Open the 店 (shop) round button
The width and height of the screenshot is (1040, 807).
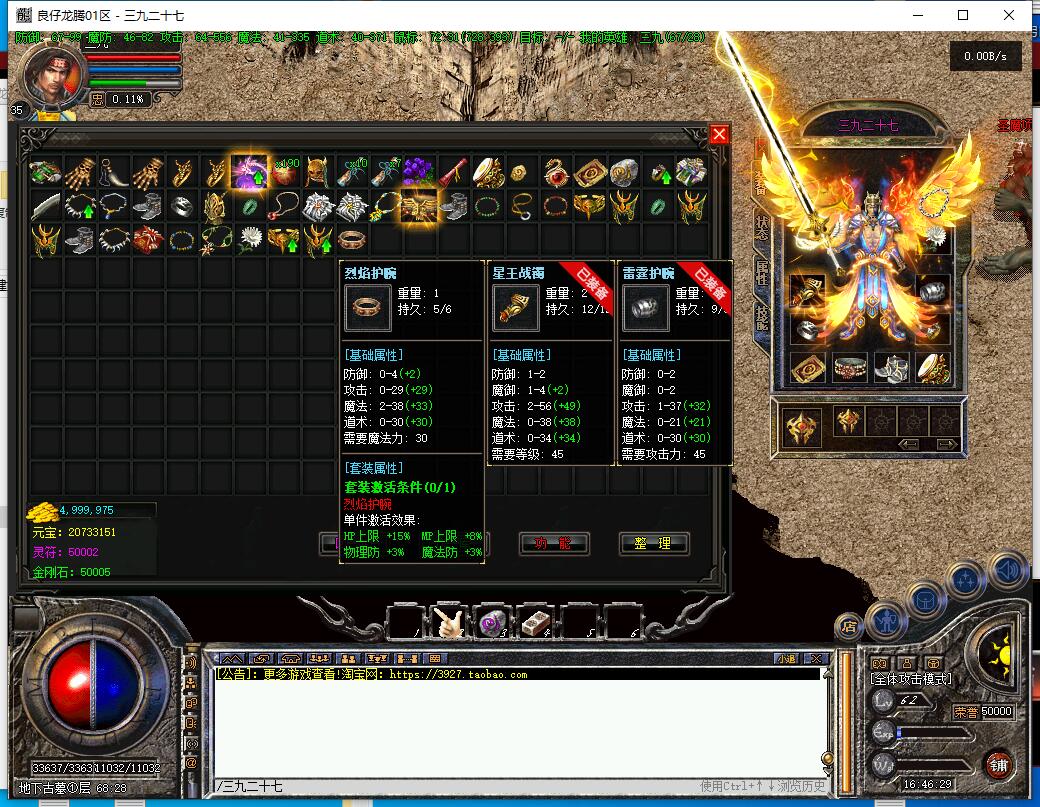(x=850, y=627)
